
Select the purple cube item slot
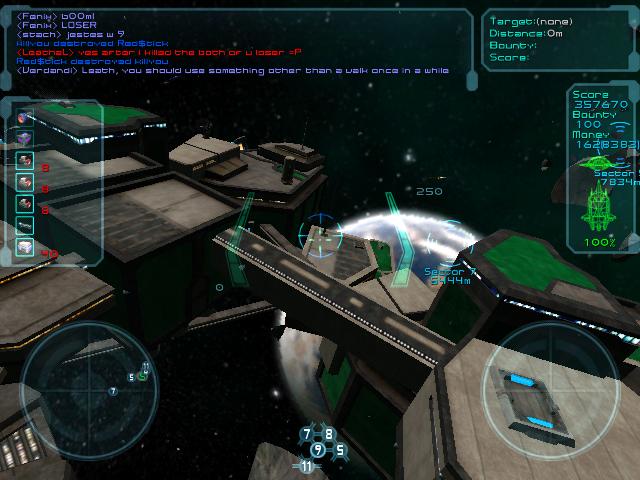pyautogui.click(x=25, y=139)
